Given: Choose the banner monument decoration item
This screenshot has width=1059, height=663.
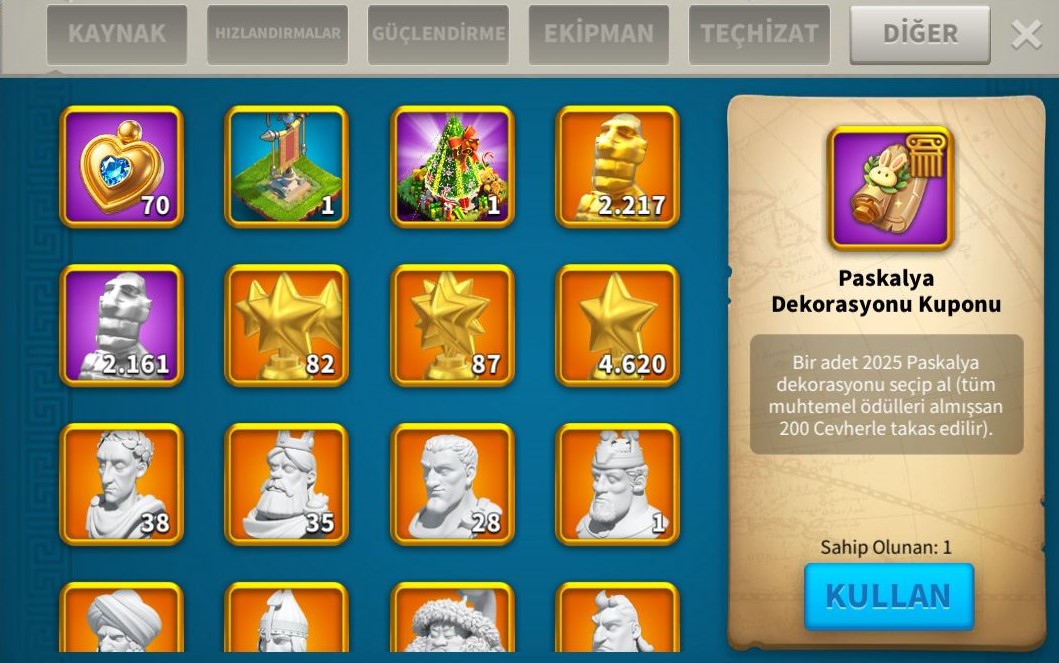Looking at the screenshot, I should tap(287, 166).
